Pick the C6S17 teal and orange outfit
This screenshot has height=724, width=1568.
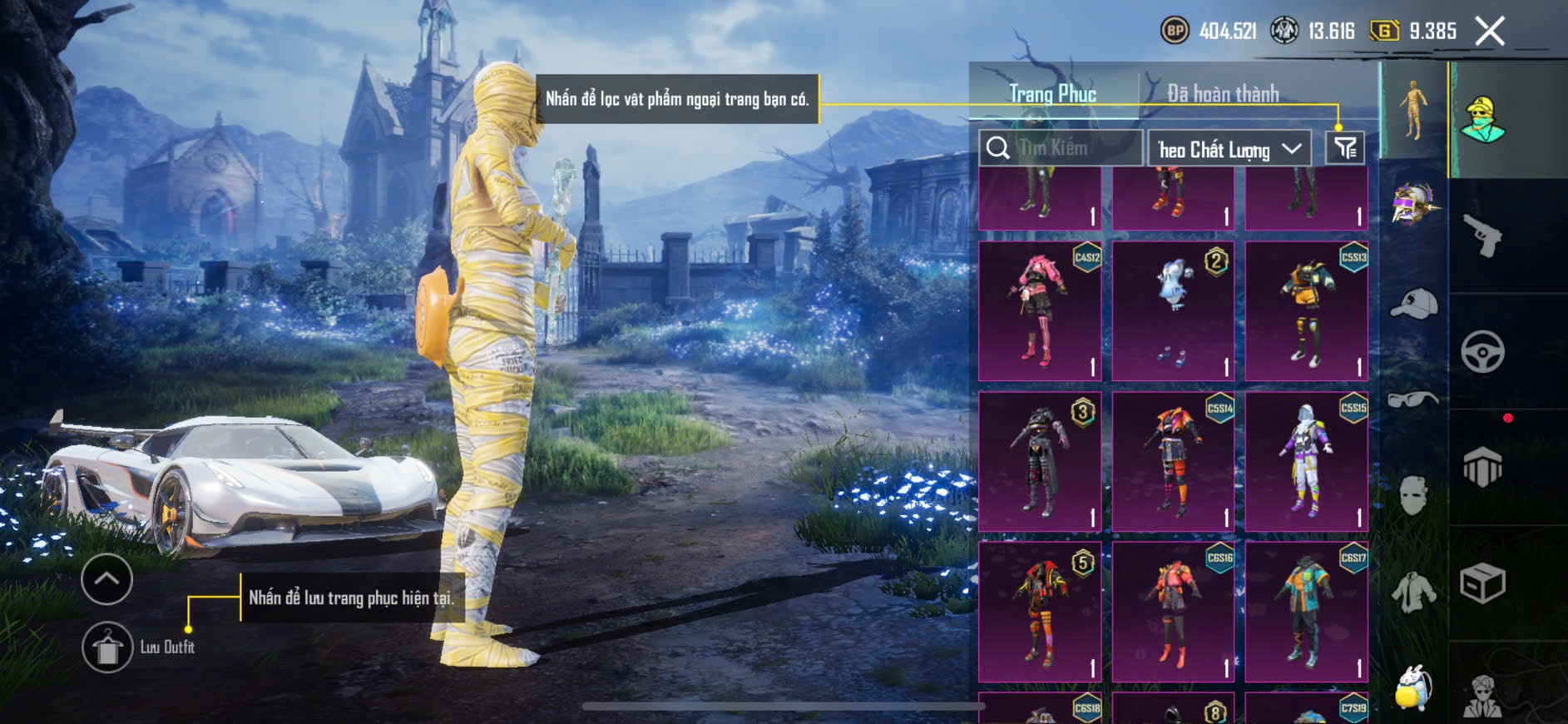pos(1306,612)
